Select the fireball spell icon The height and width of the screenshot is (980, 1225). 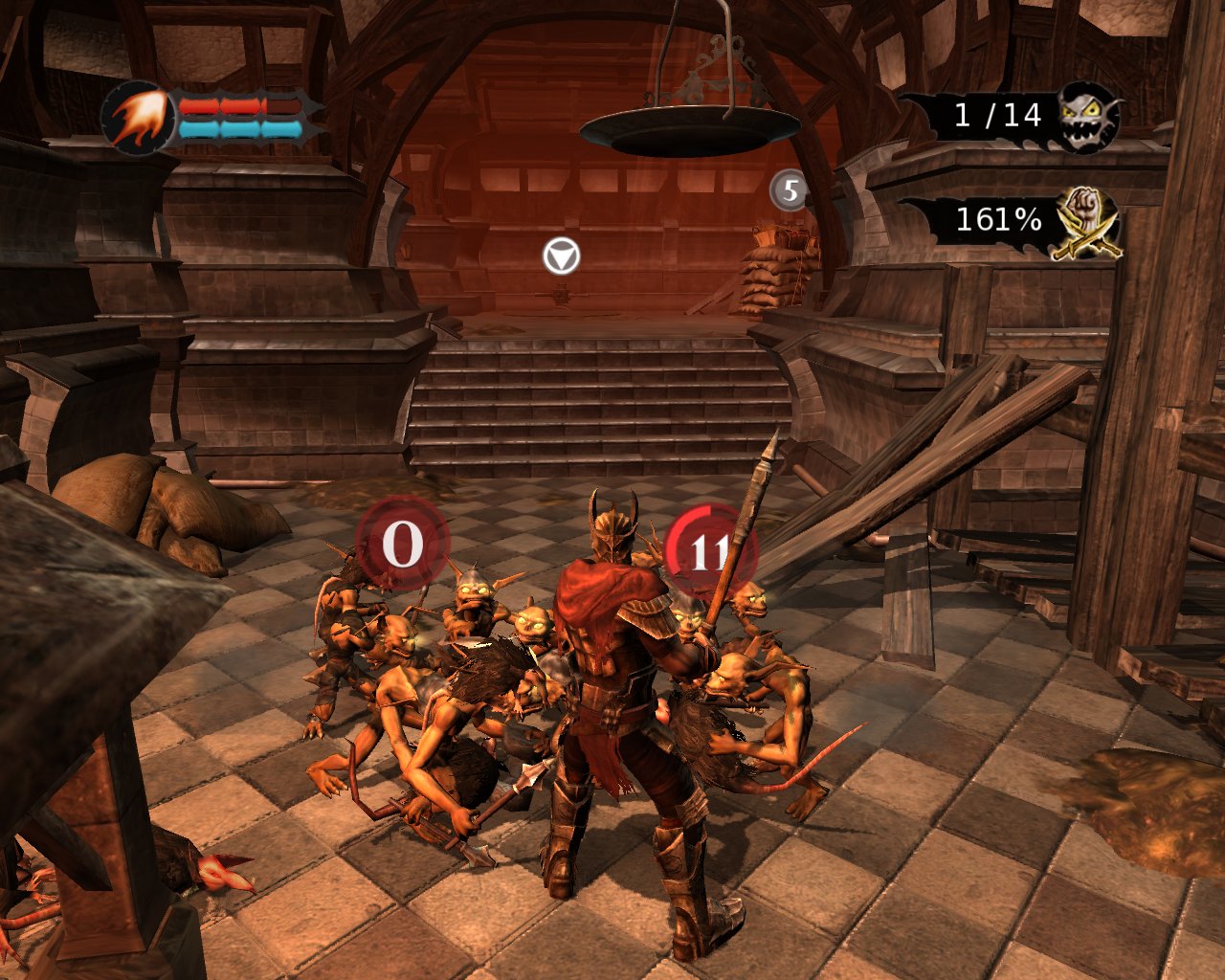(x=138, y=116)
